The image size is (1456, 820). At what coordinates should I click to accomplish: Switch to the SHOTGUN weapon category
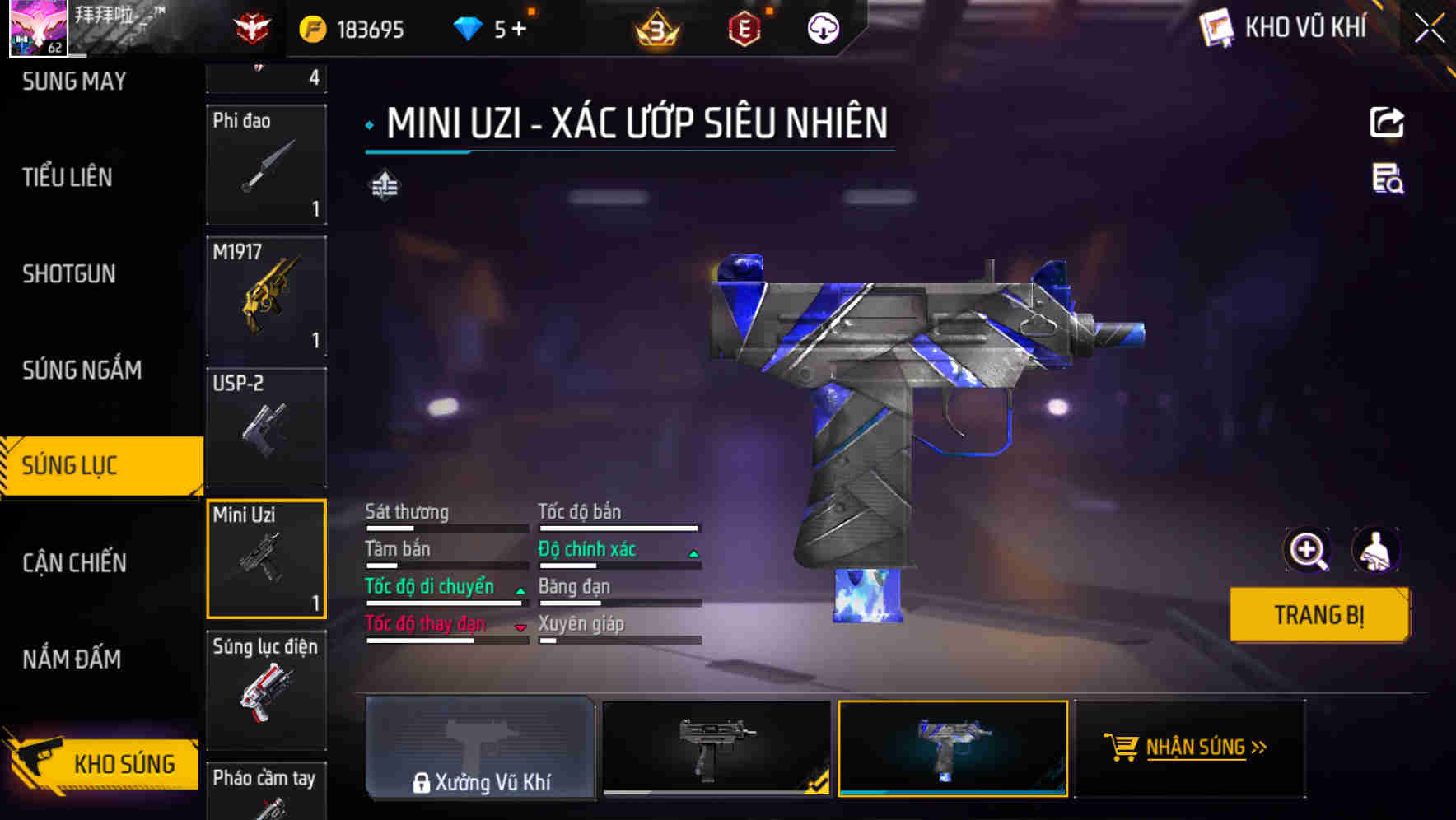pyautogui.click(x=70, y=273)
